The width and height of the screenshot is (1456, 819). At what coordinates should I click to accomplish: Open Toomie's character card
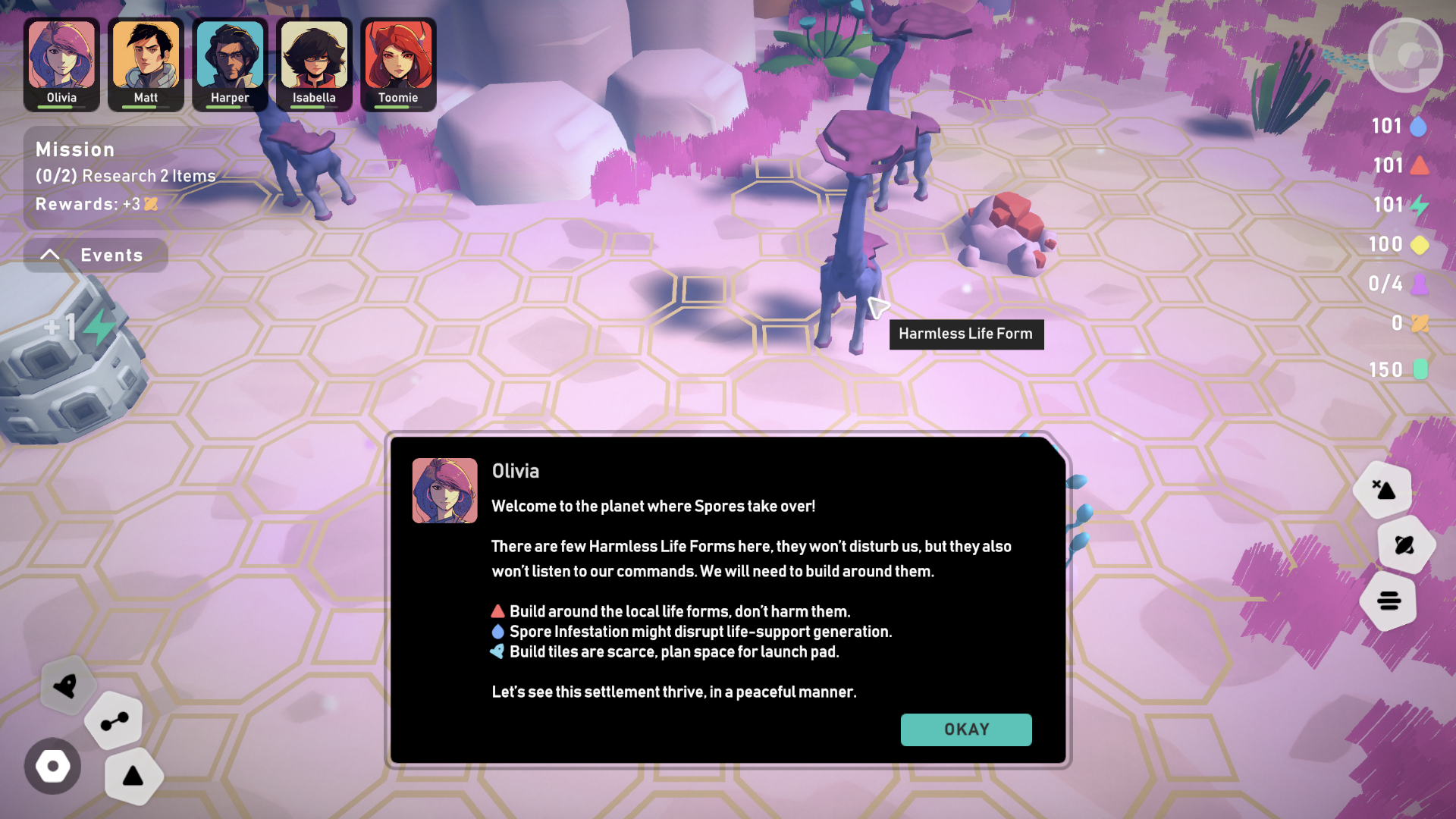[399, 57]
